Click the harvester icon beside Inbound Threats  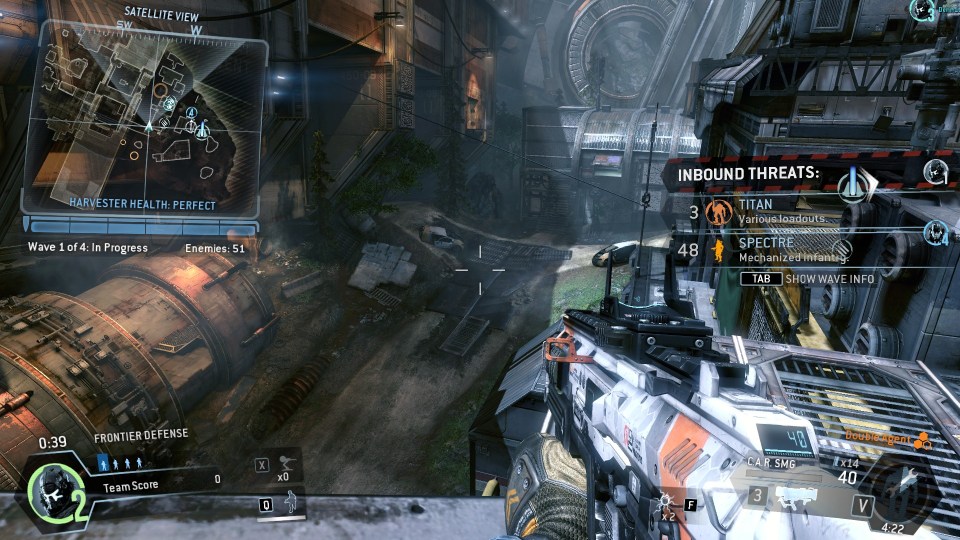853,184
